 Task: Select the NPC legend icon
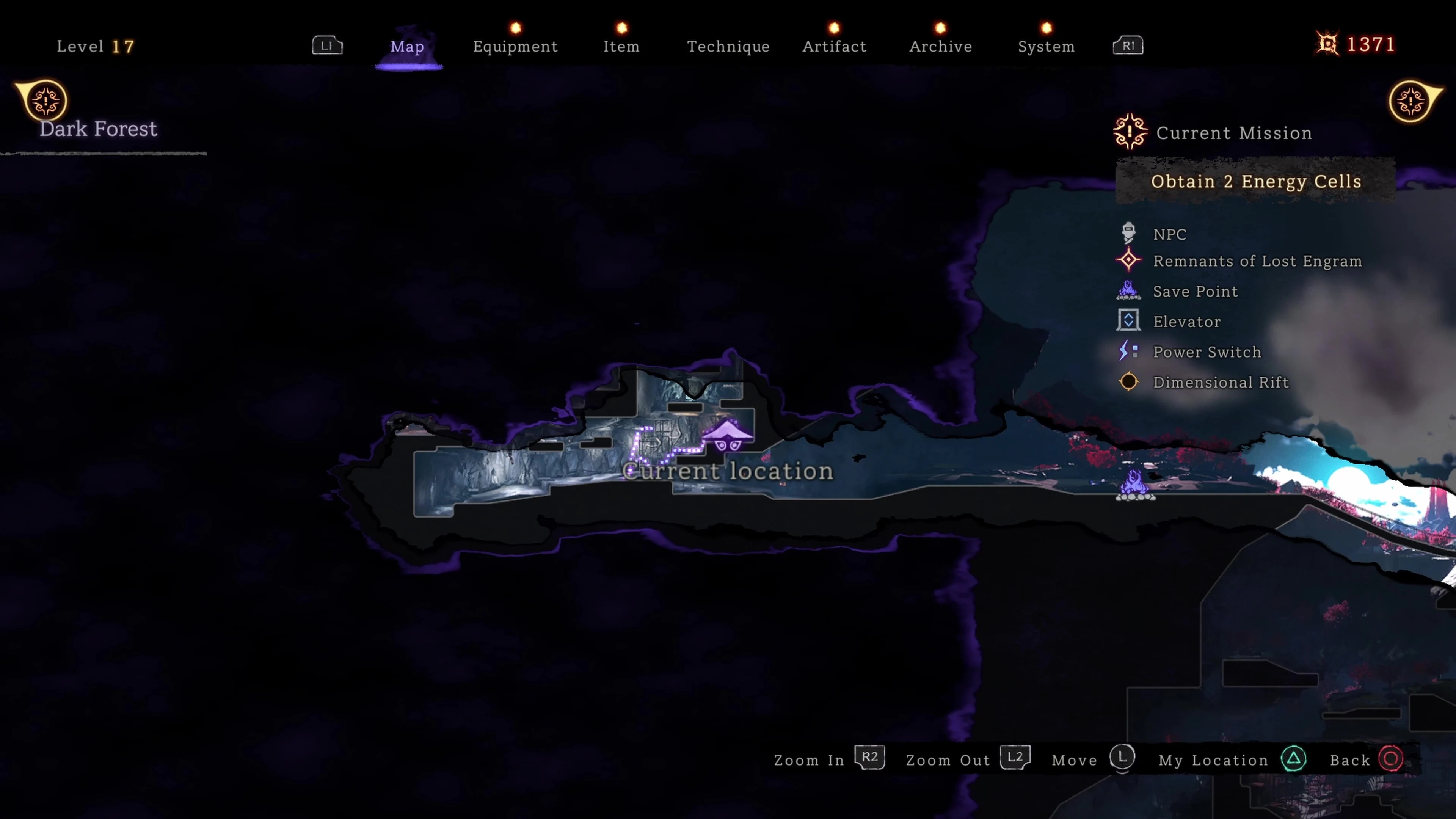pos(1128,233)
